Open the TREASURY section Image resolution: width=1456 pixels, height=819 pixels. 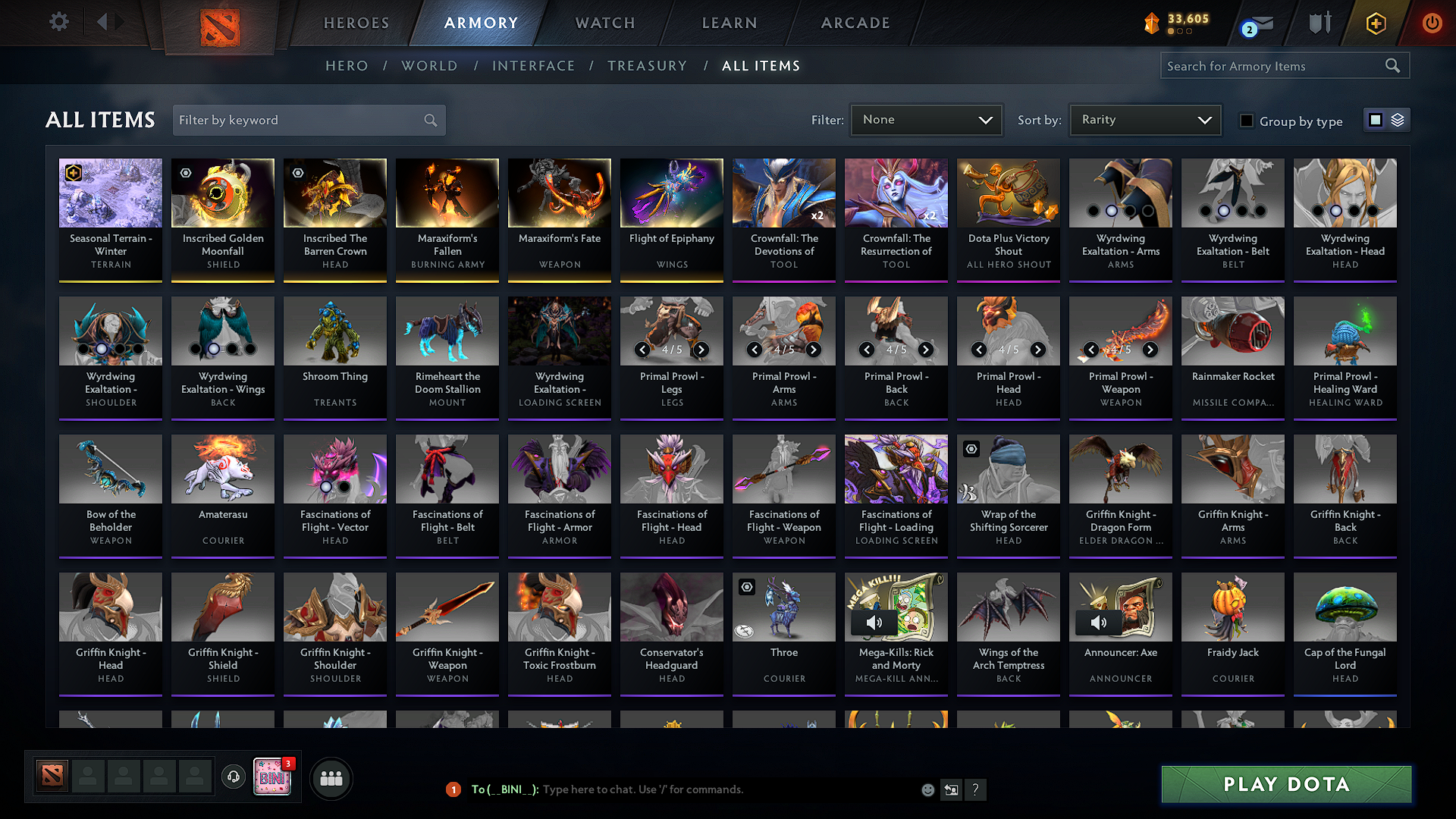[x=647, y=65]
